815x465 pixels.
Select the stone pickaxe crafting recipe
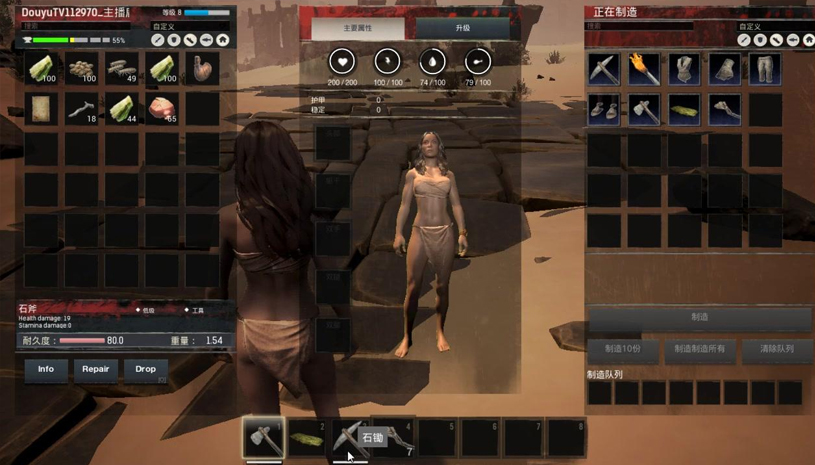pos(603,70)
